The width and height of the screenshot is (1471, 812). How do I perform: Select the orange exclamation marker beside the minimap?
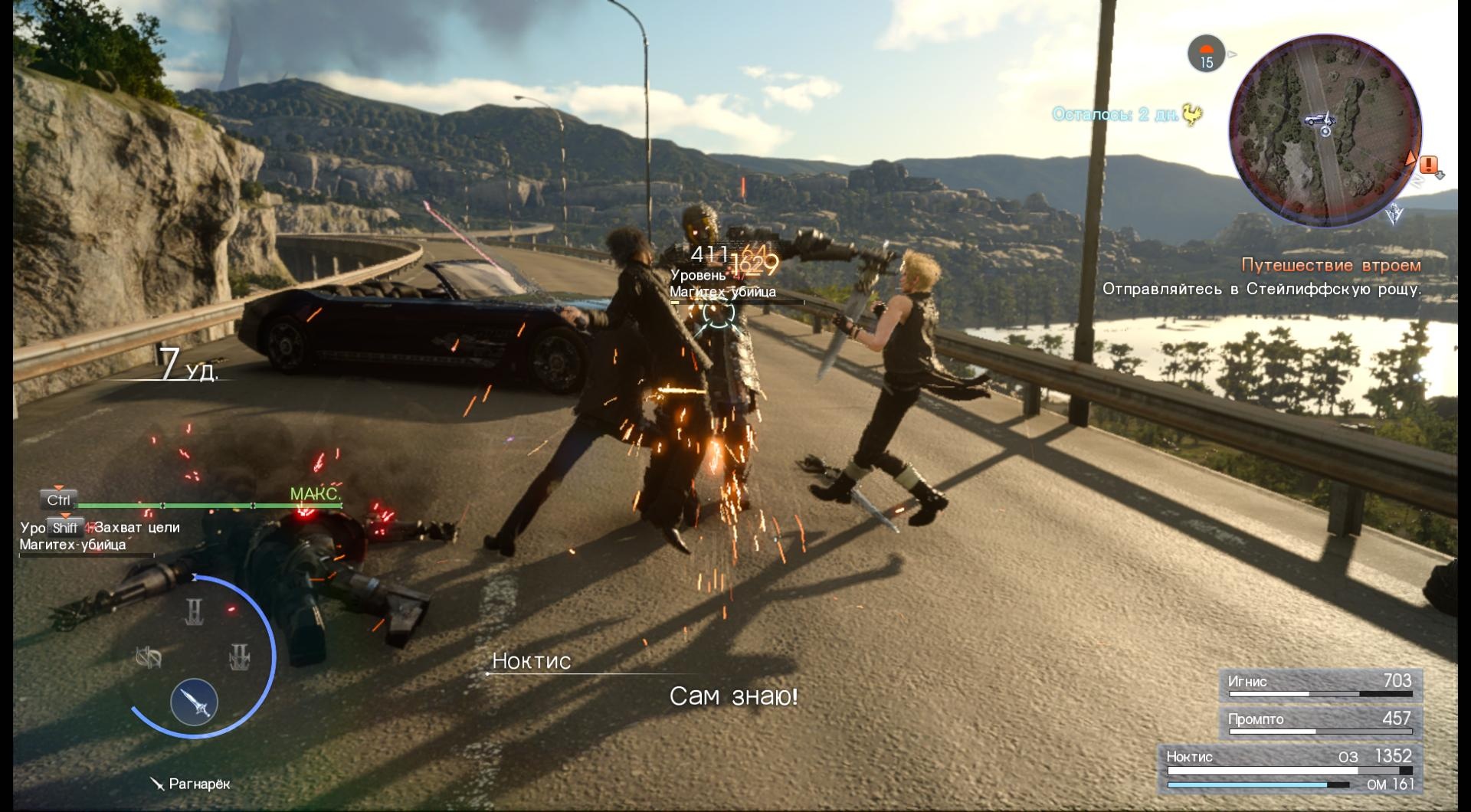[1429, 164]
